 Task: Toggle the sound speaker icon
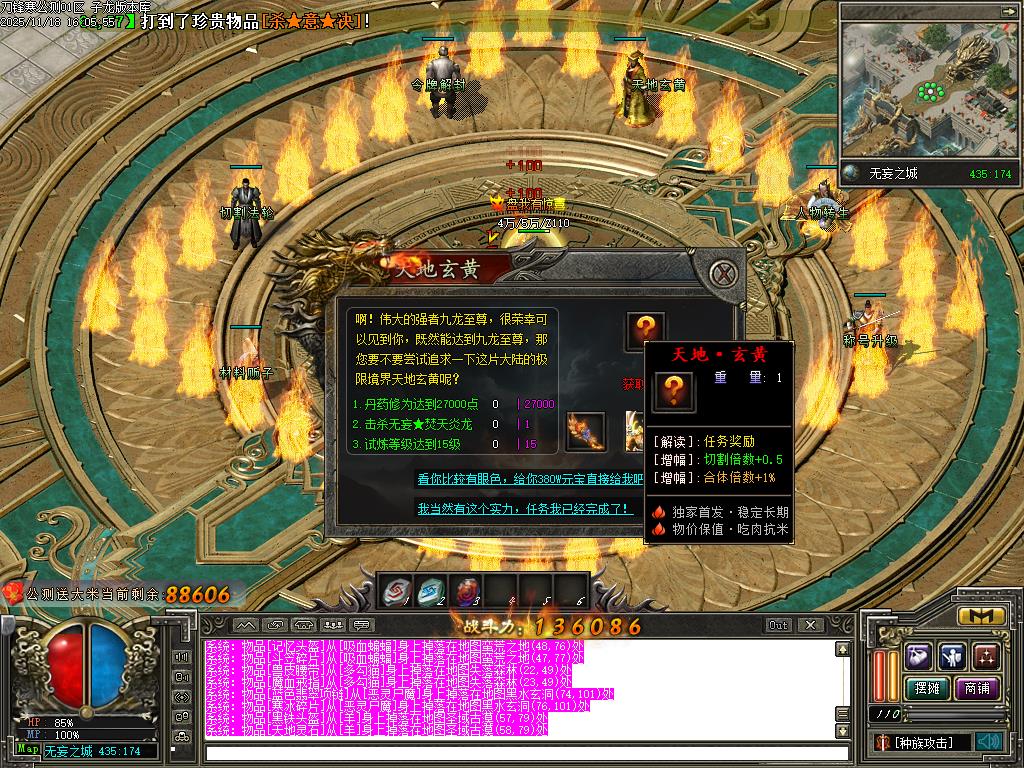click(x=989, y=742)
